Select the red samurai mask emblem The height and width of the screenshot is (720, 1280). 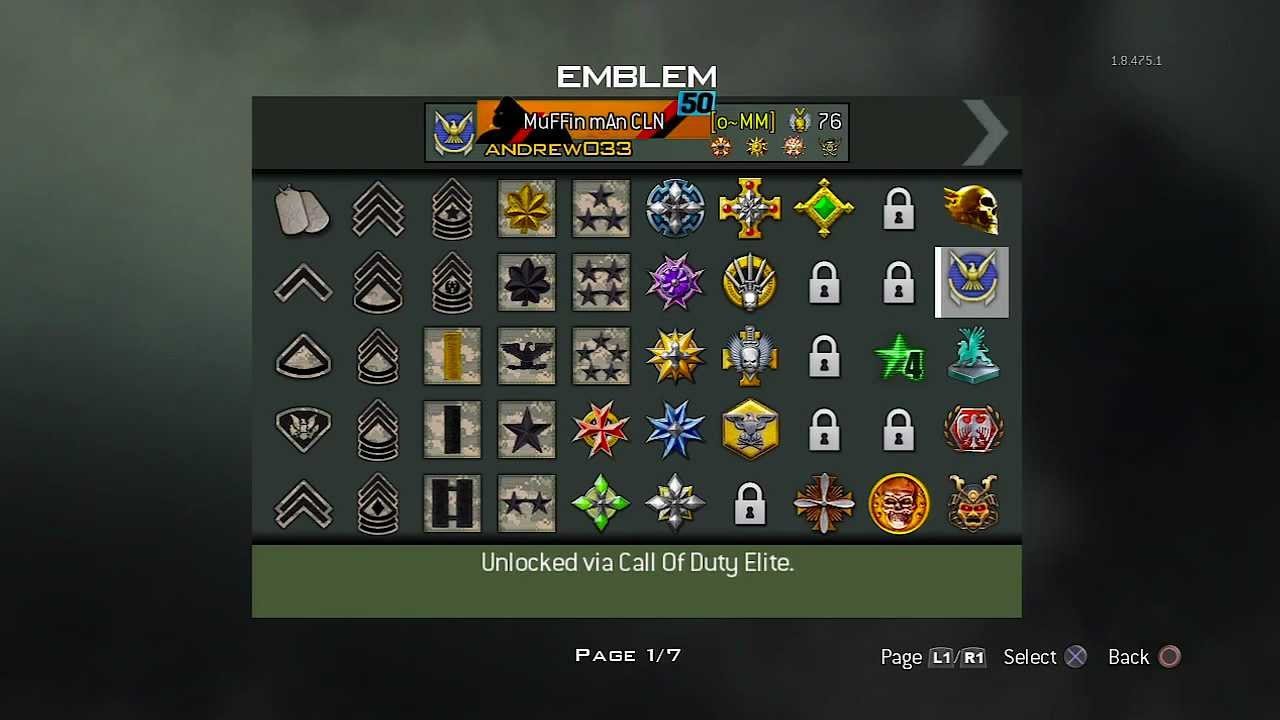pos(971,503)
